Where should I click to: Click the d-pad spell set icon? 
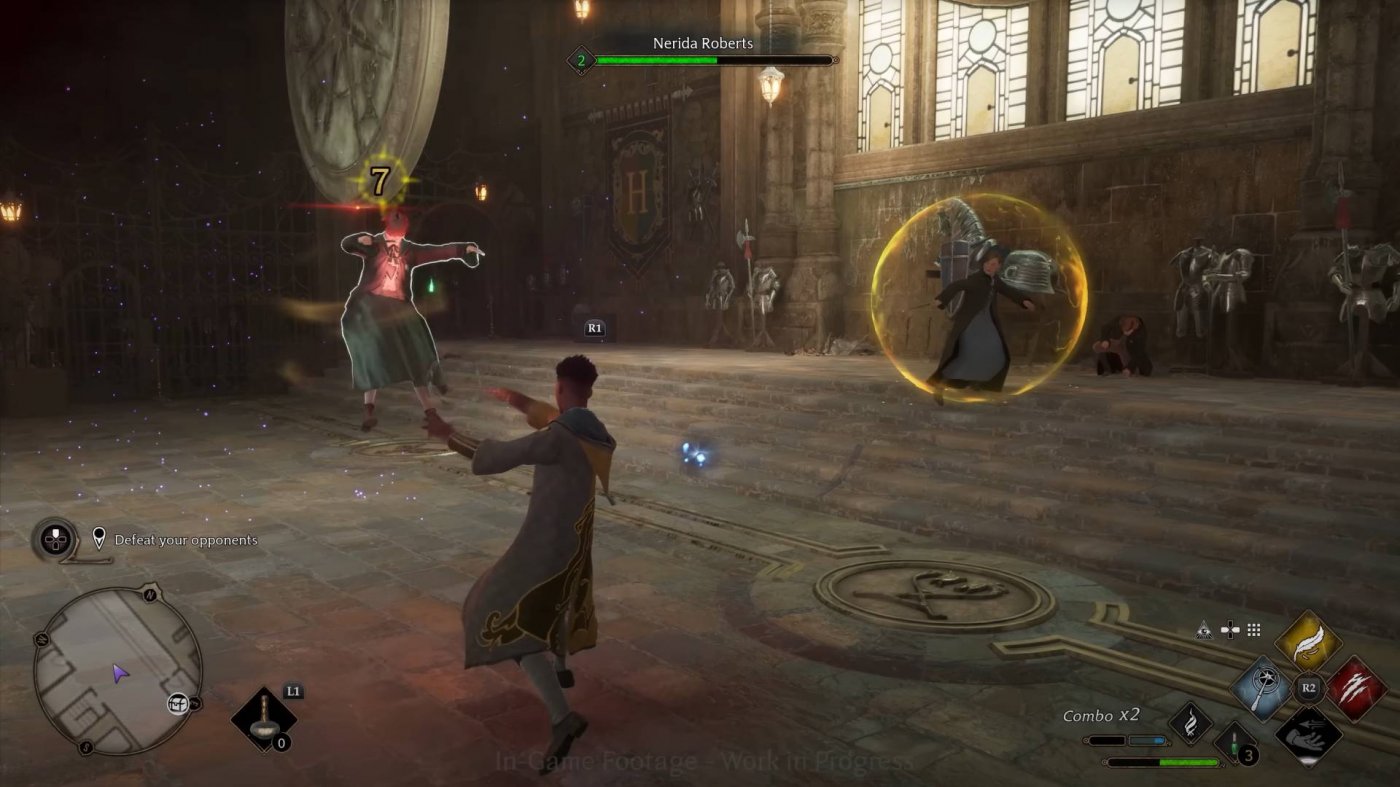click(1231, 630)
